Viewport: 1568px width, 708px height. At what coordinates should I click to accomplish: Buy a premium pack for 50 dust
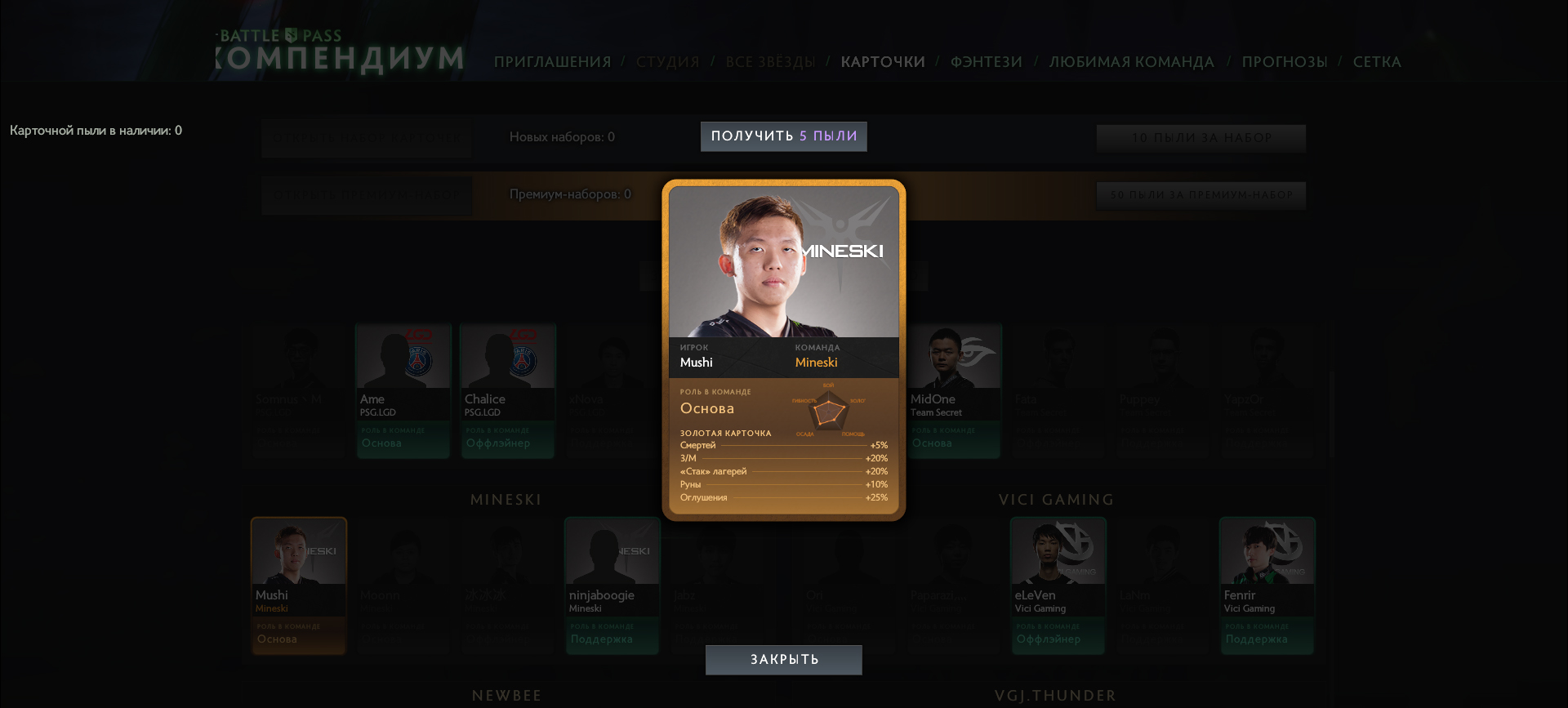pos(1200,195)
